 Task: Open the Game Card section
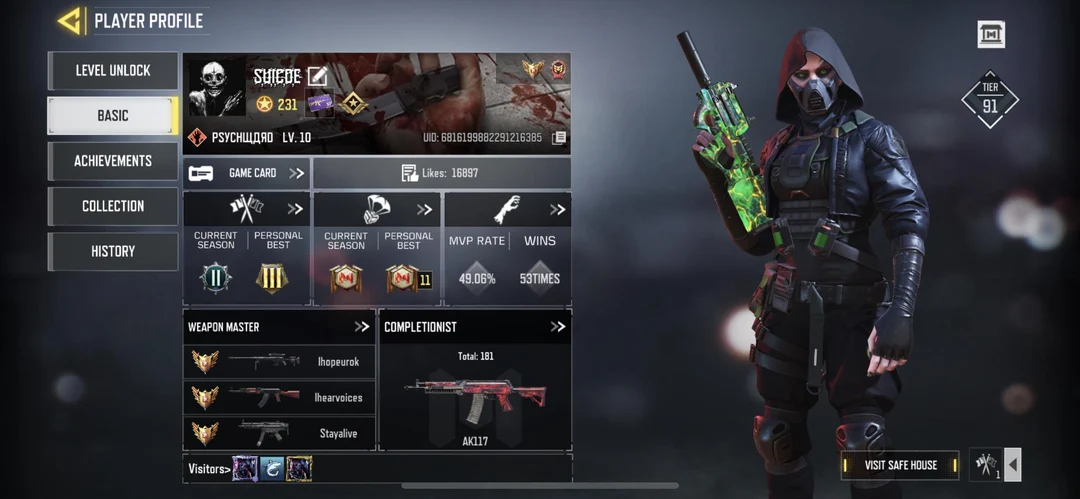(x=246, y=173)
